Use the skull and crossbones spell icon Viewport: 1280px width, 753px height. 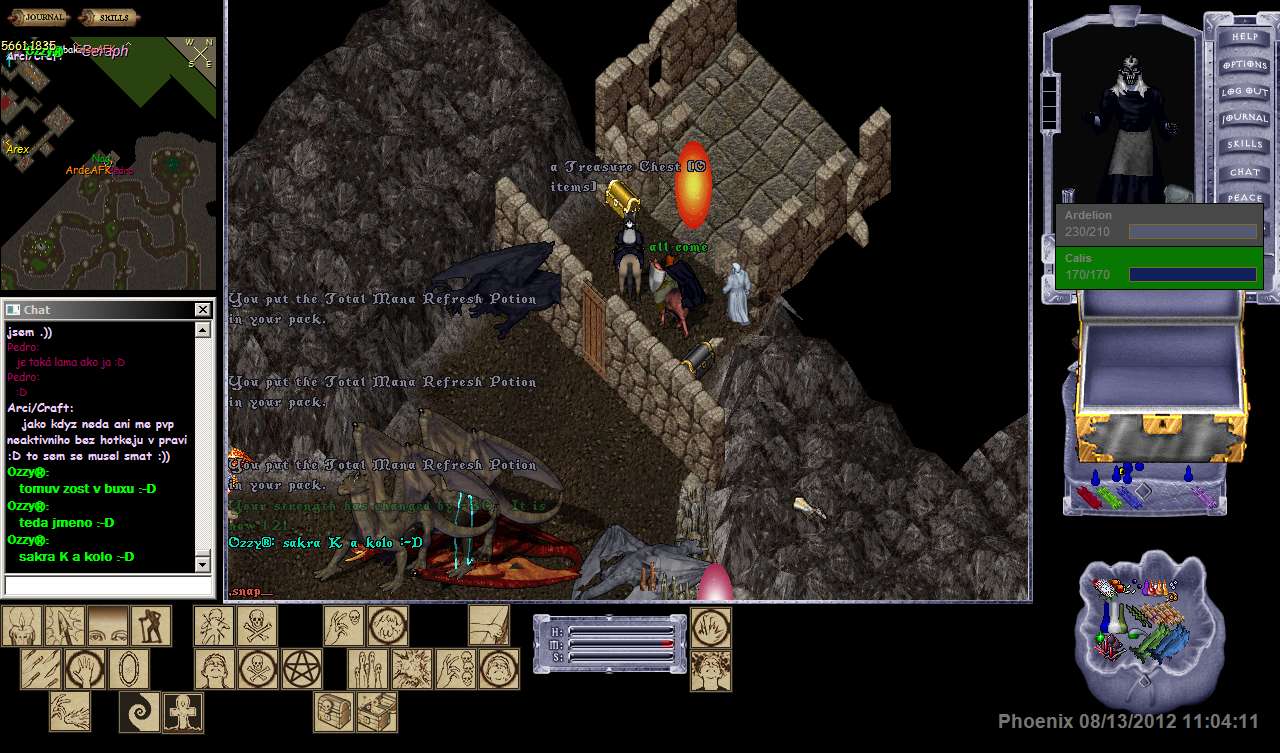[257, 626]
